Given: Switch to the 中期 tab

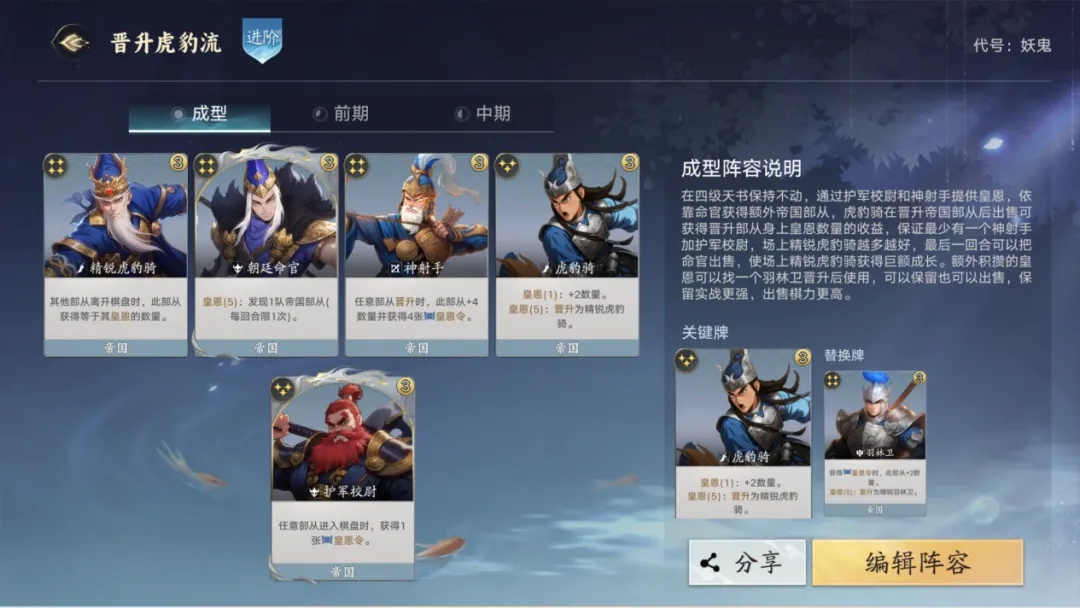Looking at the screenshot, I should tap(482, 114).
